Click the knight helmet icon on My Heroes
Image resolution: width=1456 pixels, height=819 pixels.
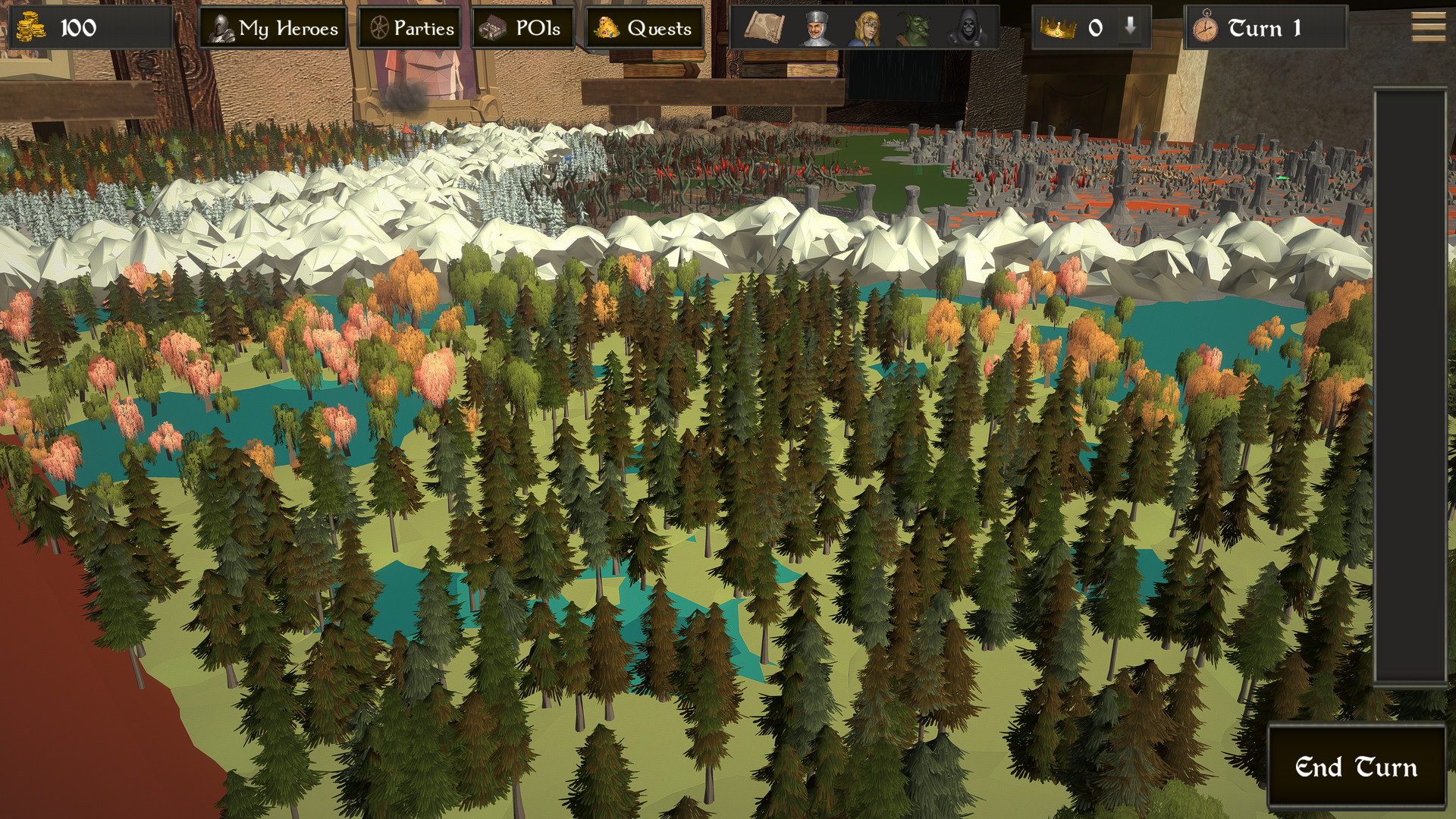point(221,28)
